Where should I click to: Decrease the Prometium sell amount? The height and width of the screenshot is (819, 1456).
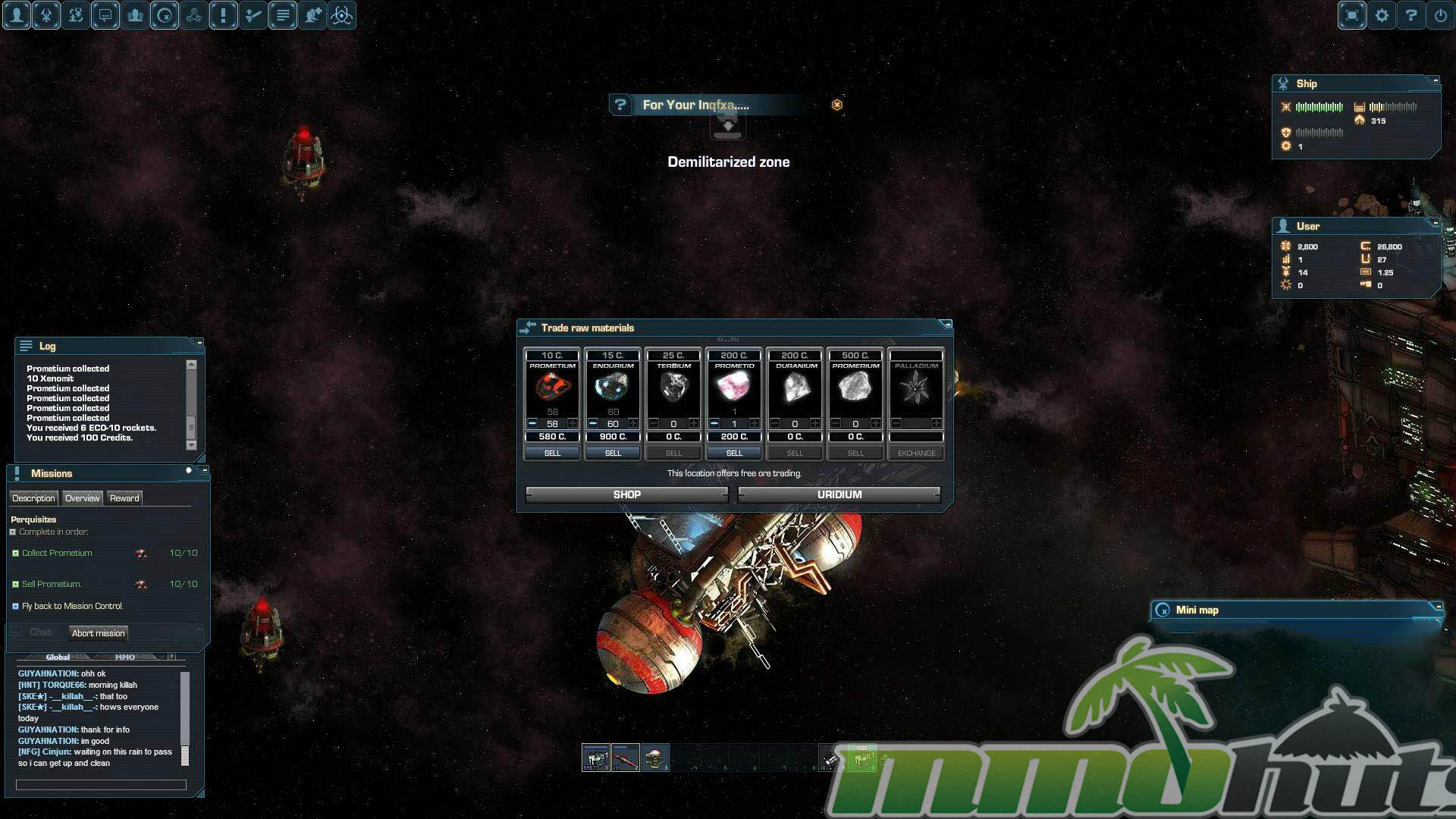tap(532, 423)
